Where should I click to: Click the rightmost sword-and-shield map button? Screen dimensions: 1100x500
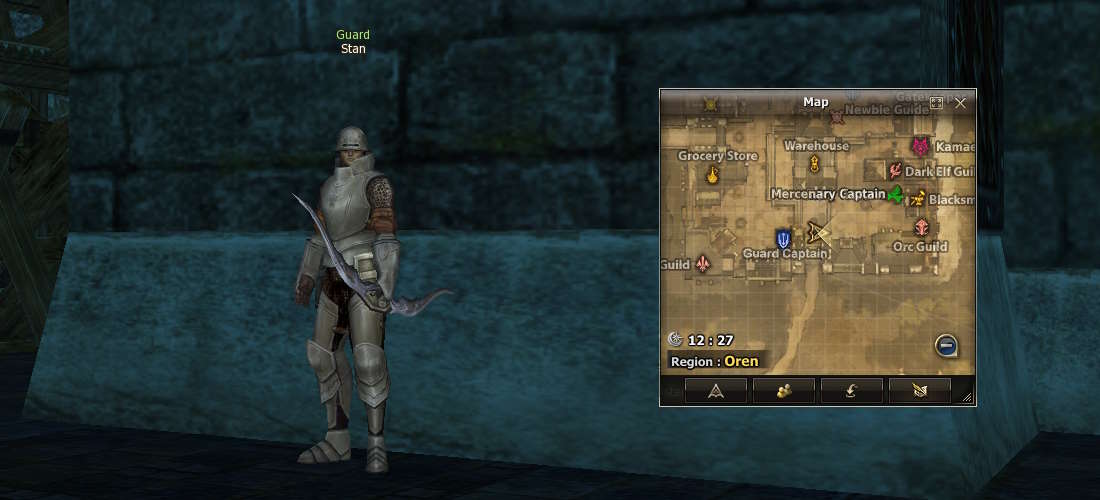coord(919,391)
